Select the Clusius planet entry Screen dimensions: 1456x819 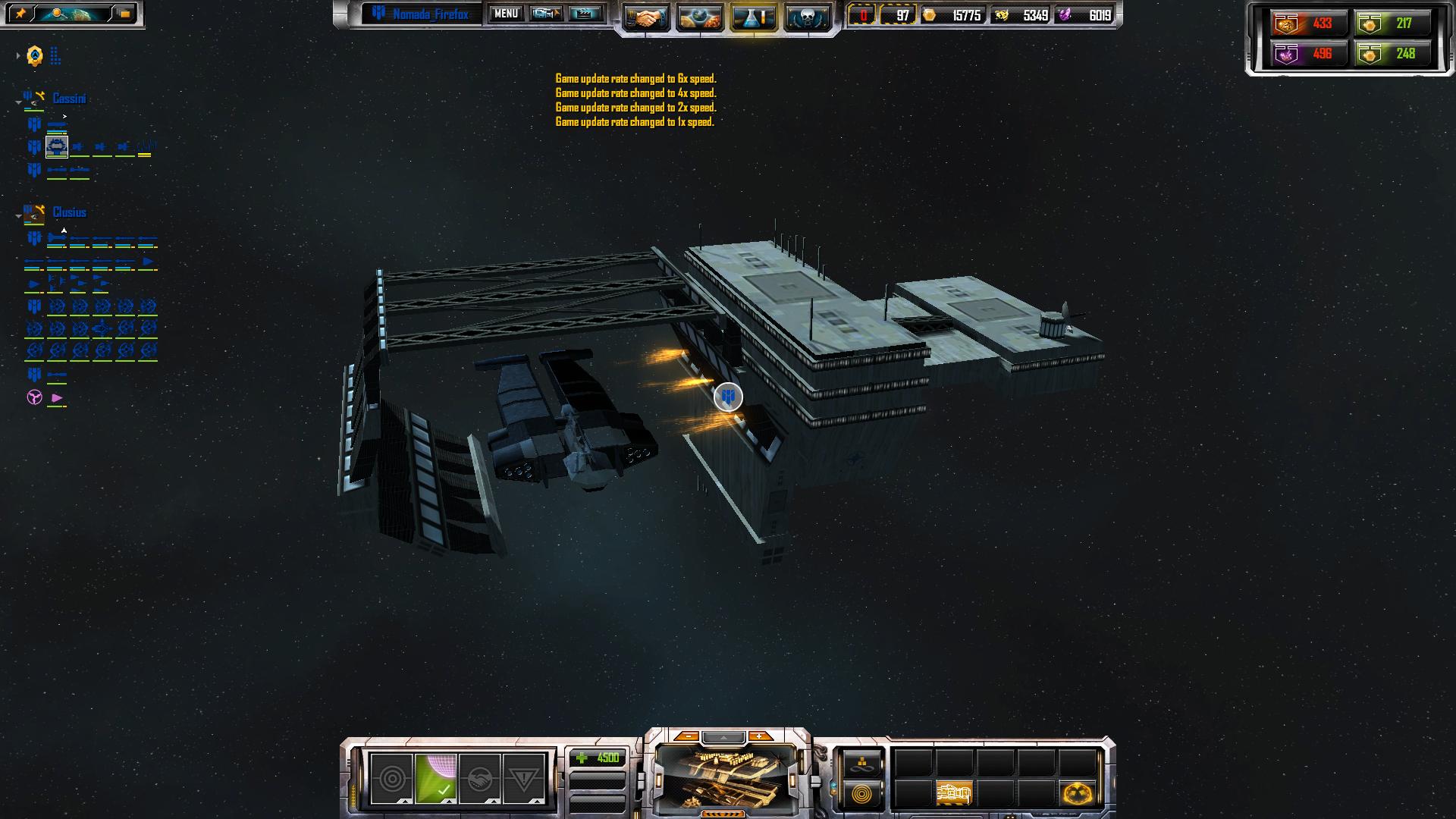point(69,212)
